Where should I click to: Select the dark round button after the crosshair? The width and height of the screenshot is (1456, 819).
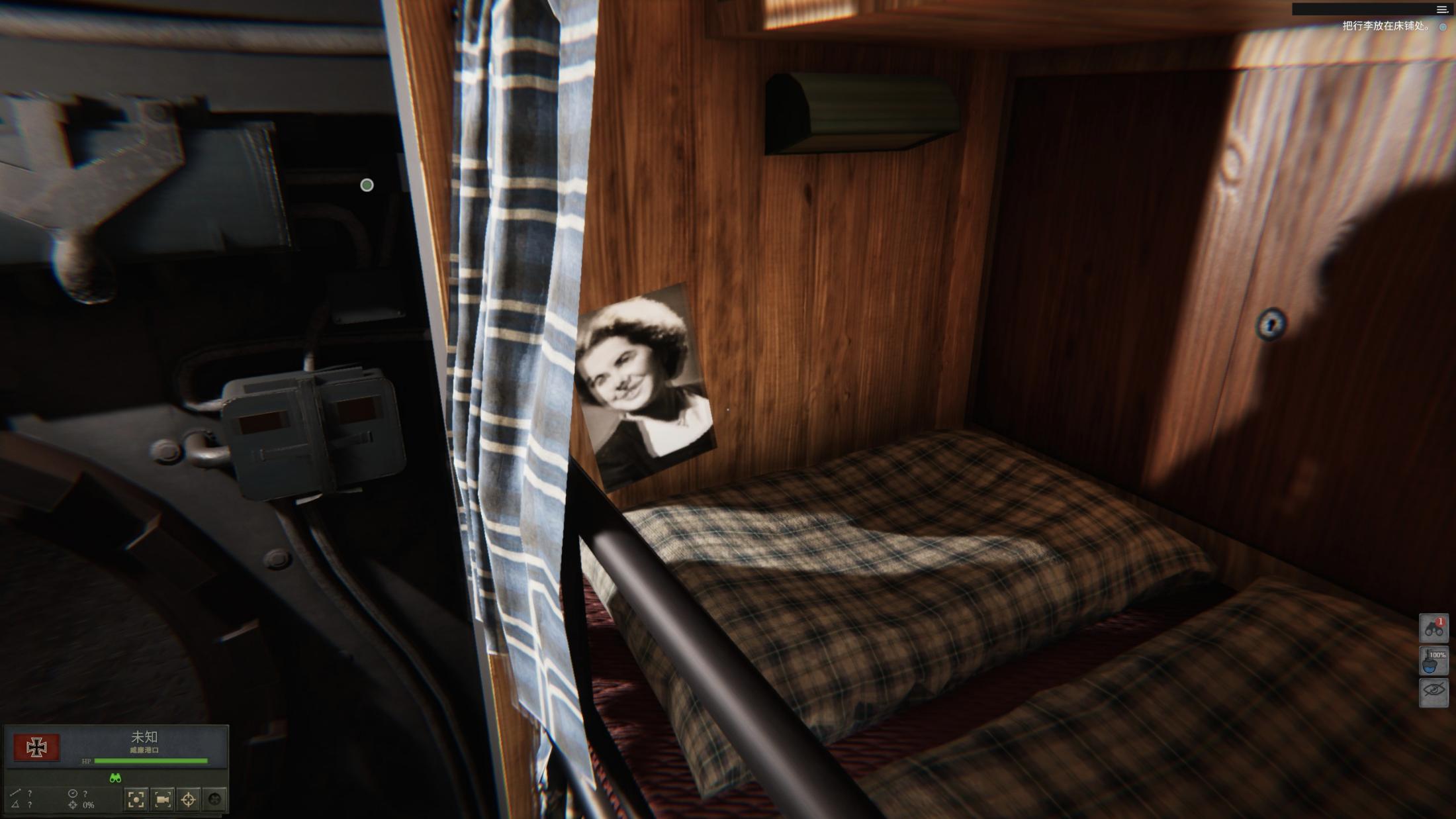(214, 800)
